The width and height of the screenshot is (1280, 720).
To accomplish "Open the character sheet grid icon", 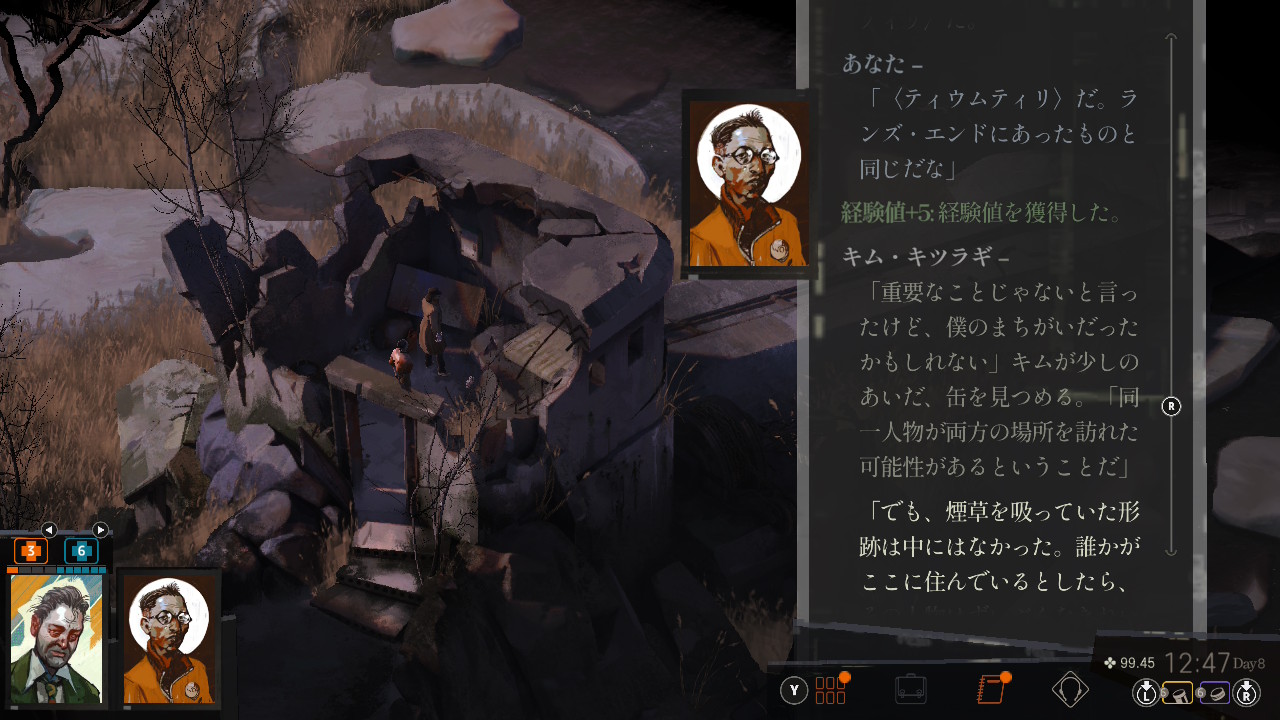I will 830,690.
